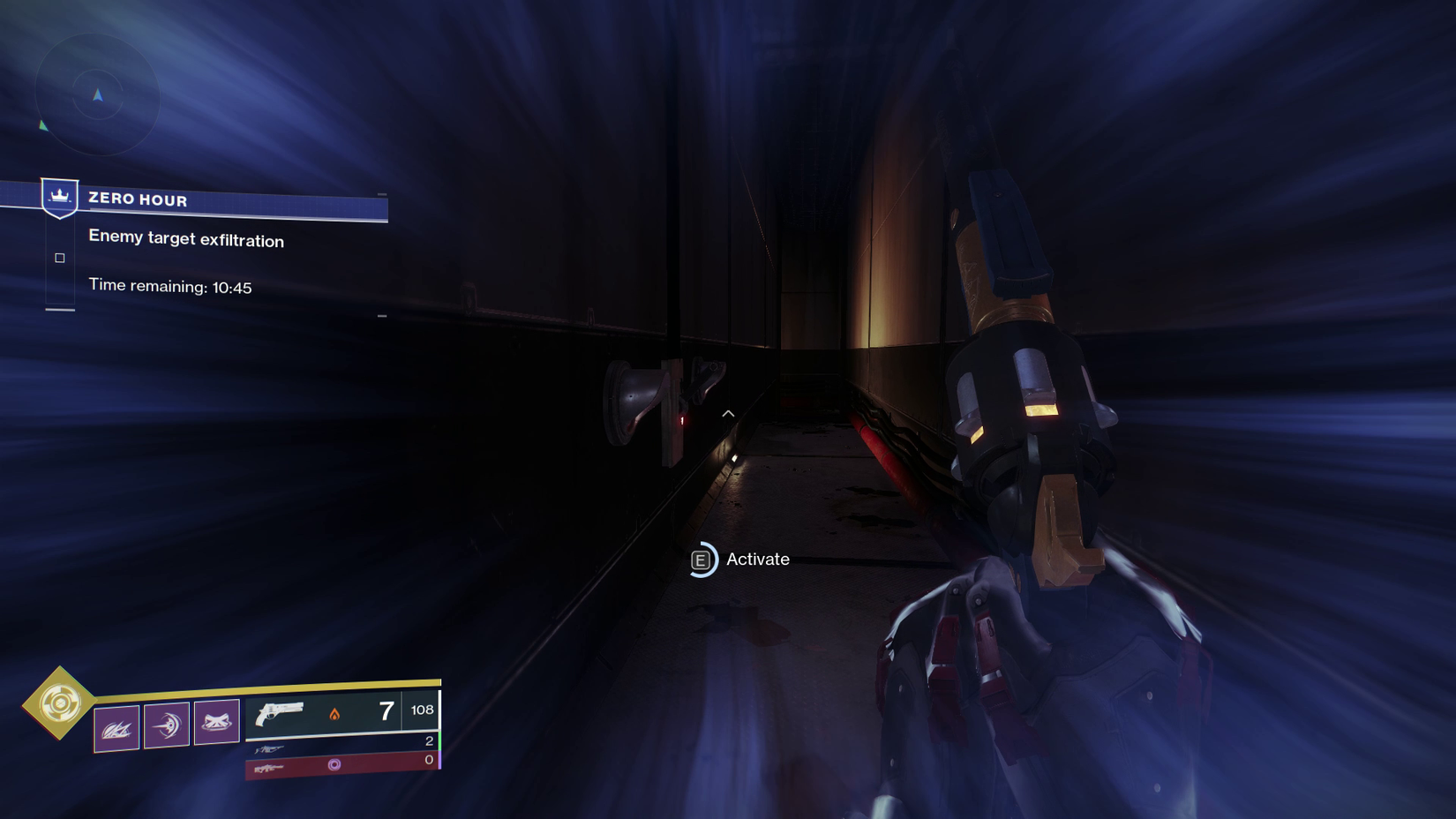Click the crown shield emblem beside Zero Hour
Viewport: 1456px width, 819px height.
[x=59, y=196]
